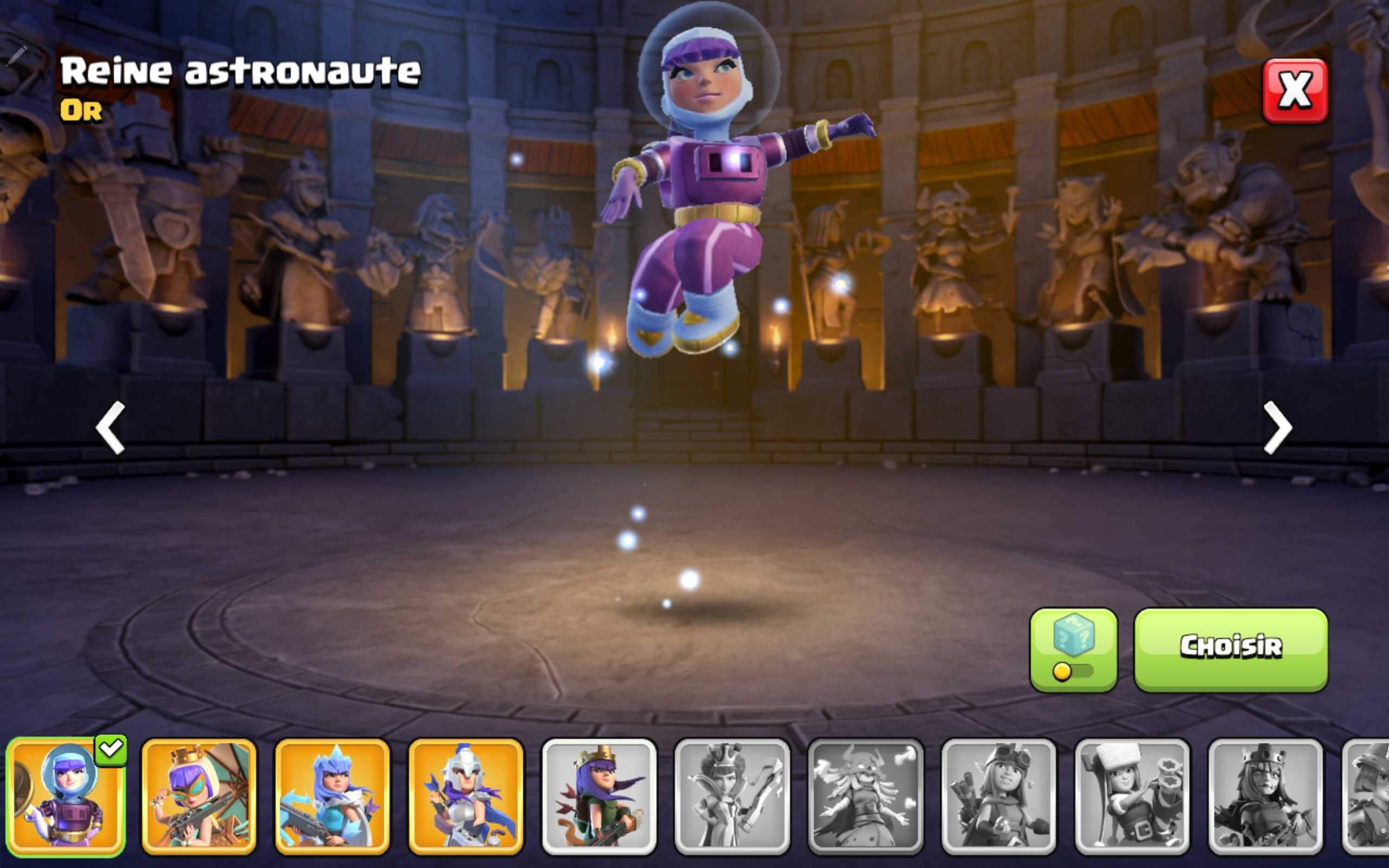Show the next skin with right arrow

(x=1278, y=427)
